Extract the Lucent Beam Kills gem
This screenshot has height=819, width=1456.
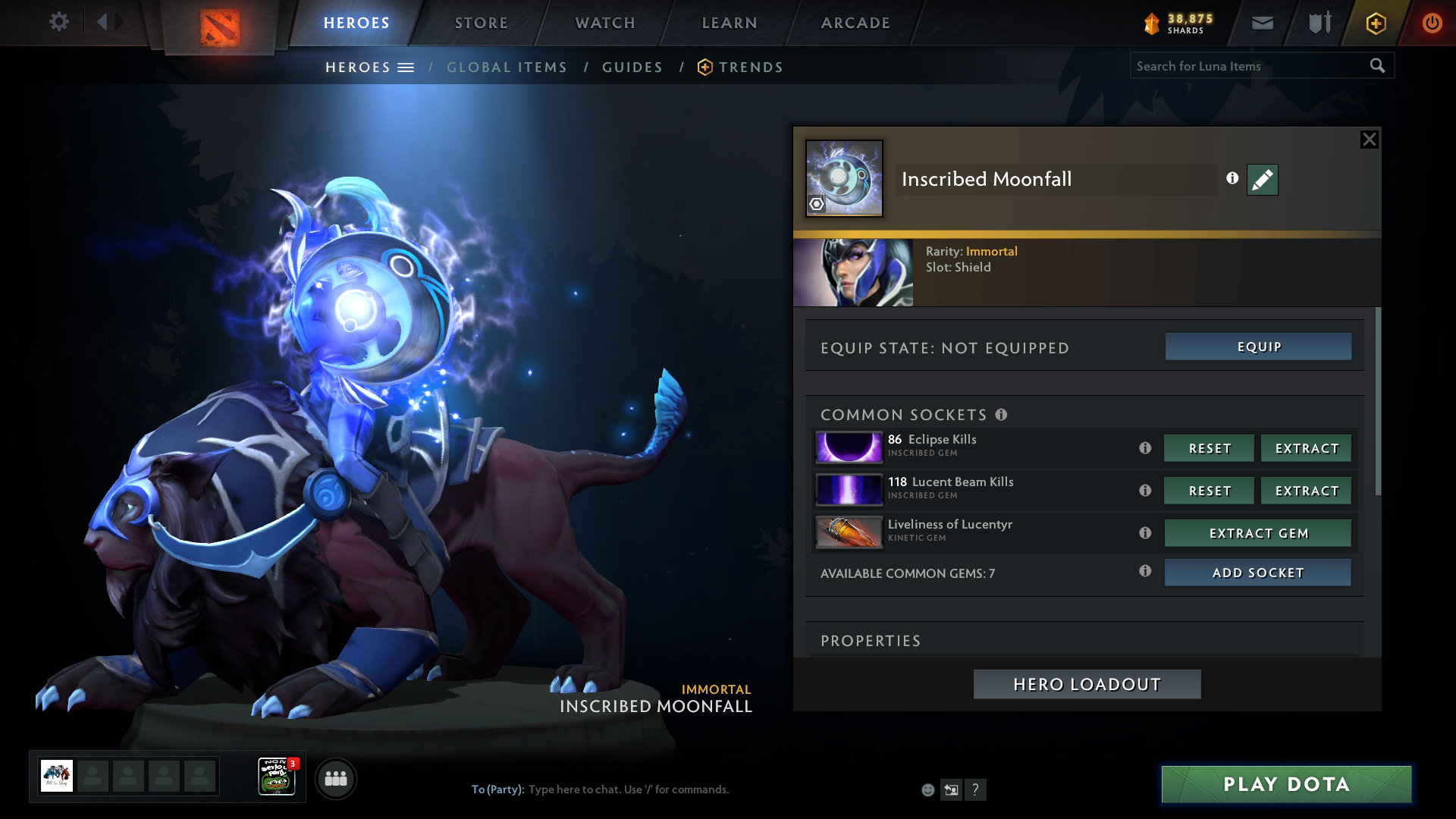[x=1306, y=491]
